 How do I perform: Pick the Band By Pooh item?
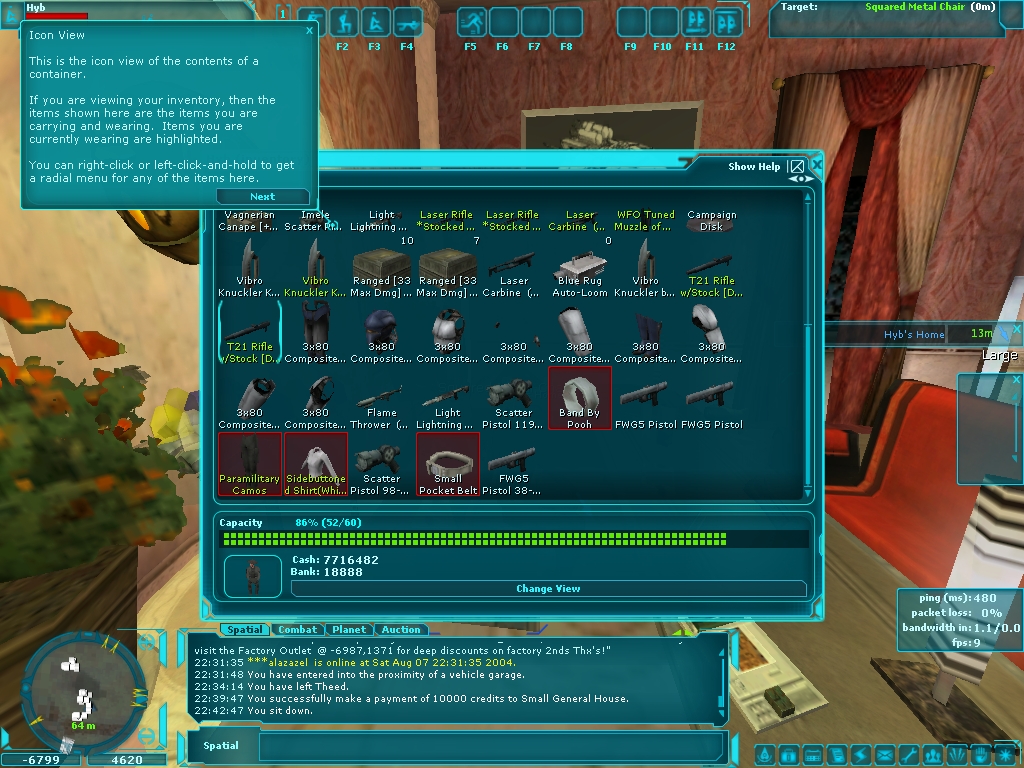coord(580,398)
